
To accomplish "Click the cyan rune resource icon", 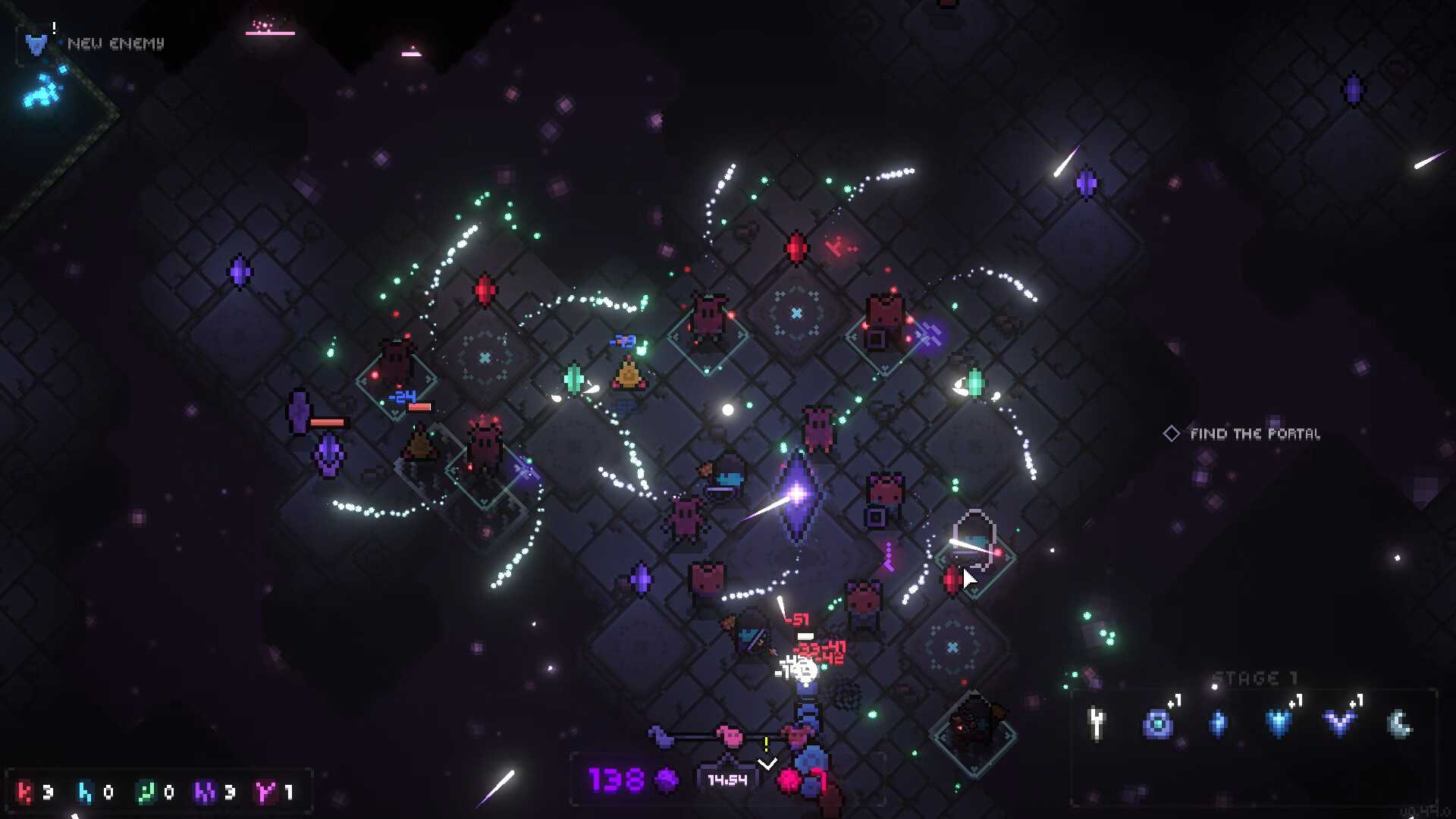I will click(x=85, y=792).
